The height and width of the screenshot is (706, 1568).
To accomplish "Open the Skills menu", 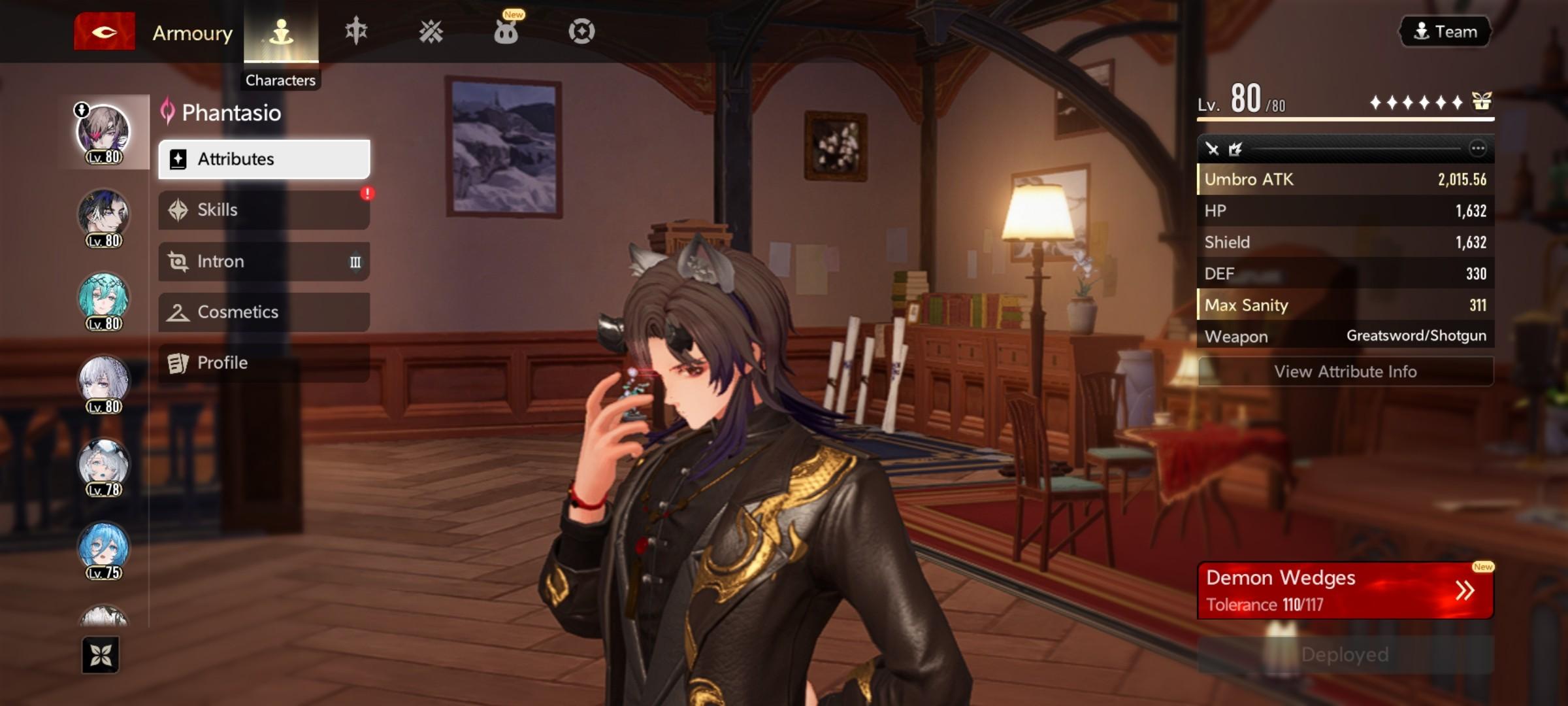I will point(264,210).
